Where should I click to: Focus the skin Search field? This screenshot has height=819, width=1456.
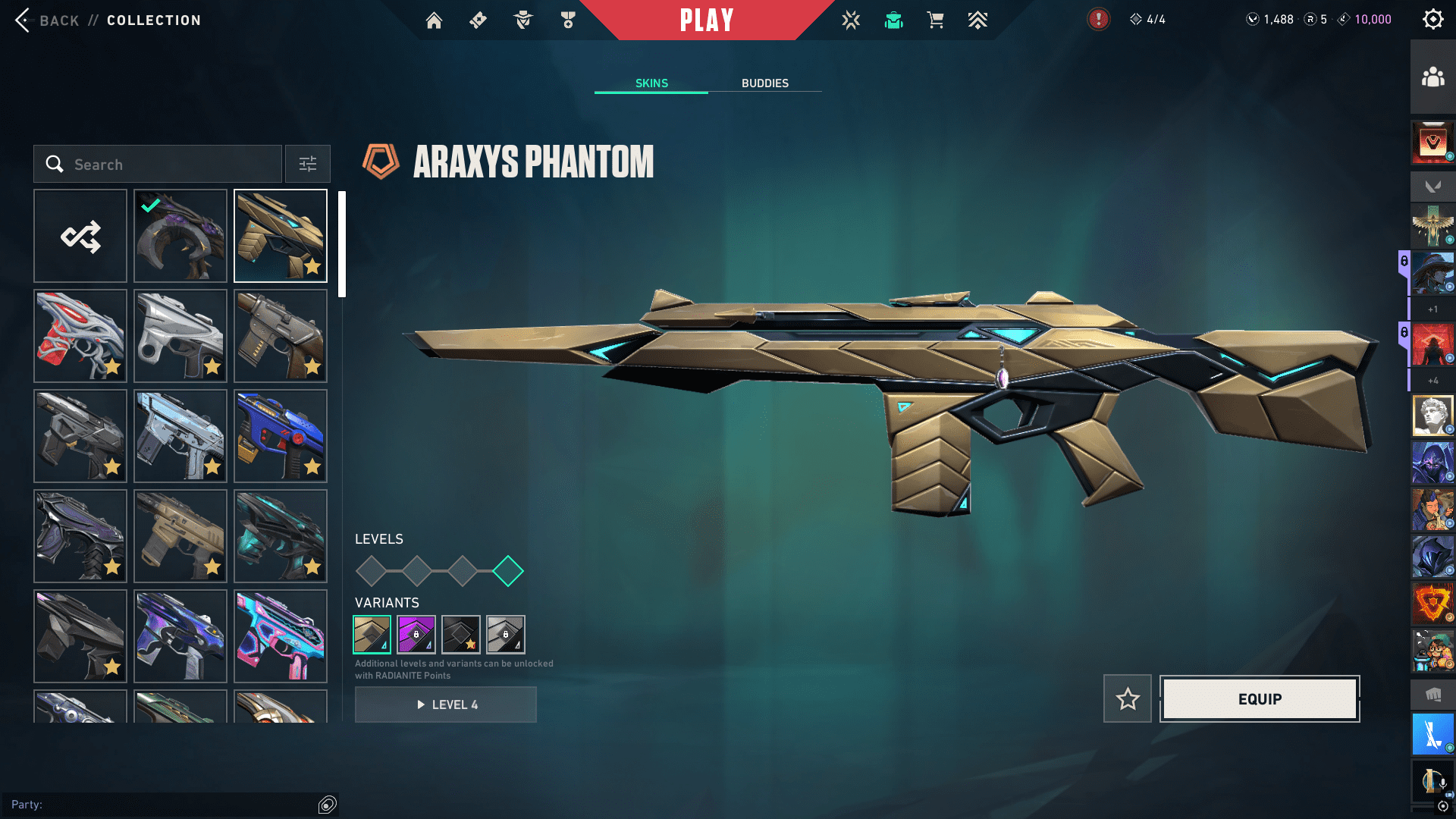point(158,165)
